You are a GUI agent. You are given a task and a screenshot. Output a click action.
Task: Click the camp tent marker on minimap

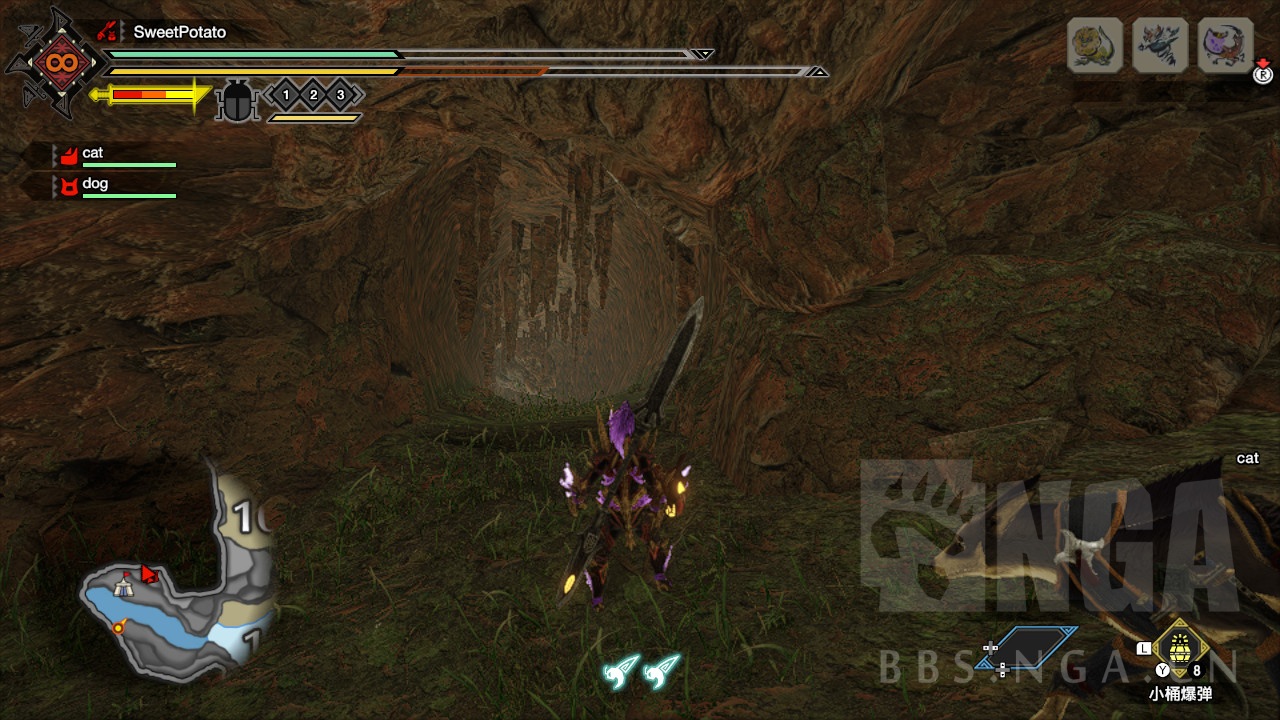[123, 589]
